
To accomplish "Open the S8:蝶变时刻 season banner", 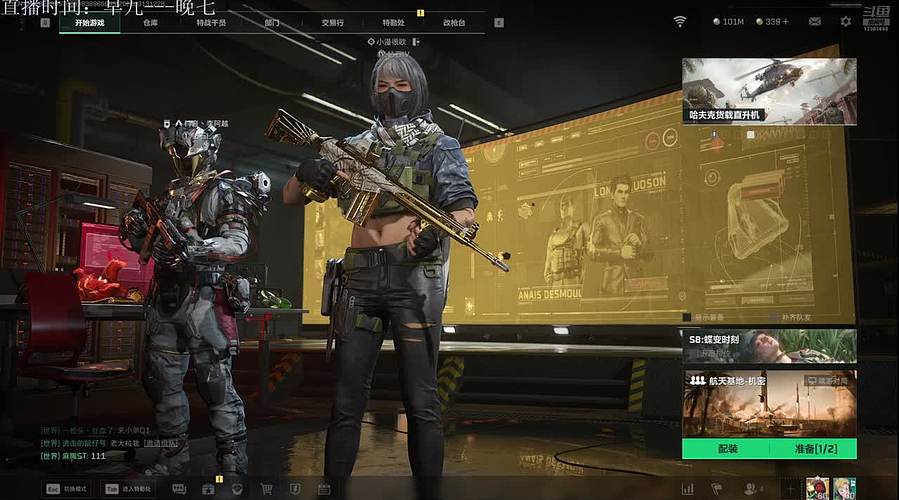I will point(769,345).
